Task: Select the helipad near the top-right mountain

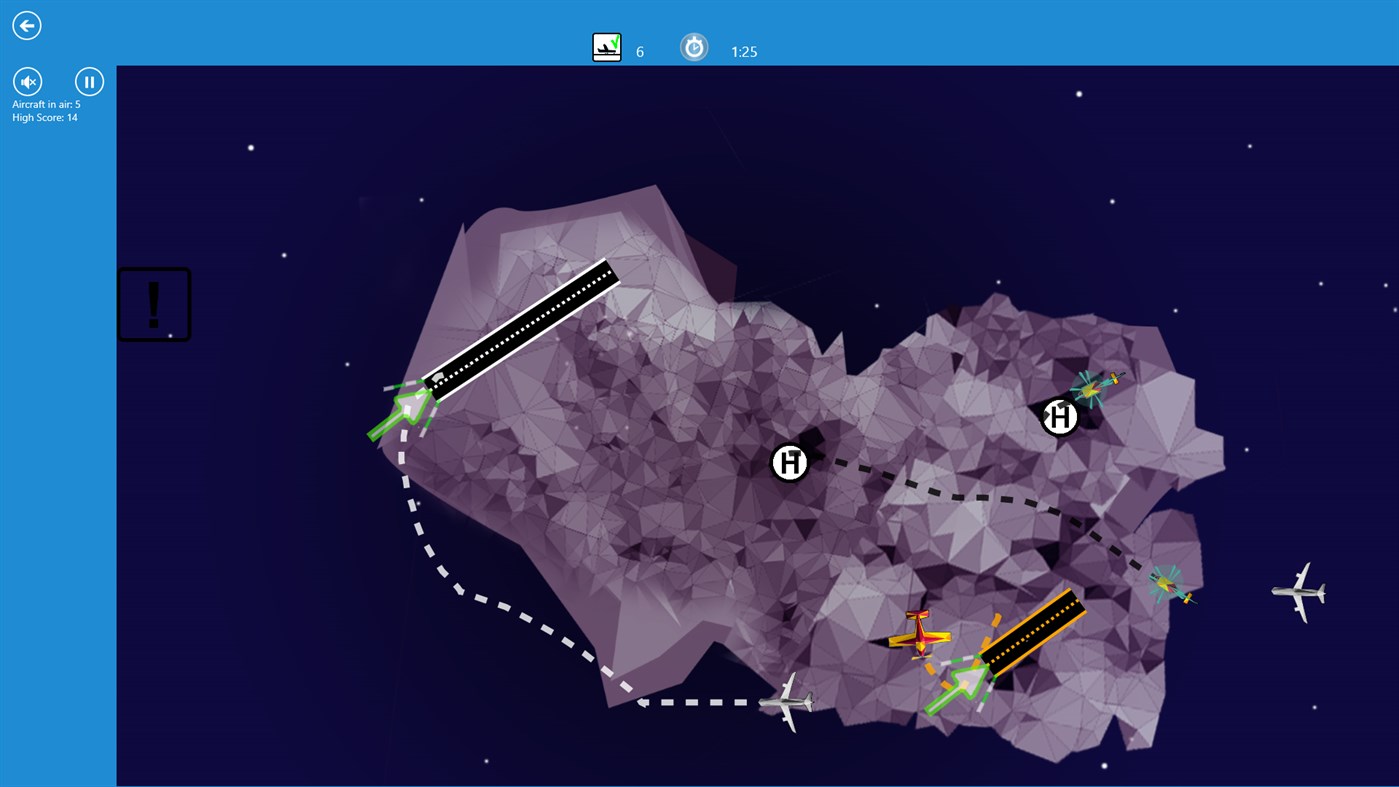Action: pos(1059,417)
